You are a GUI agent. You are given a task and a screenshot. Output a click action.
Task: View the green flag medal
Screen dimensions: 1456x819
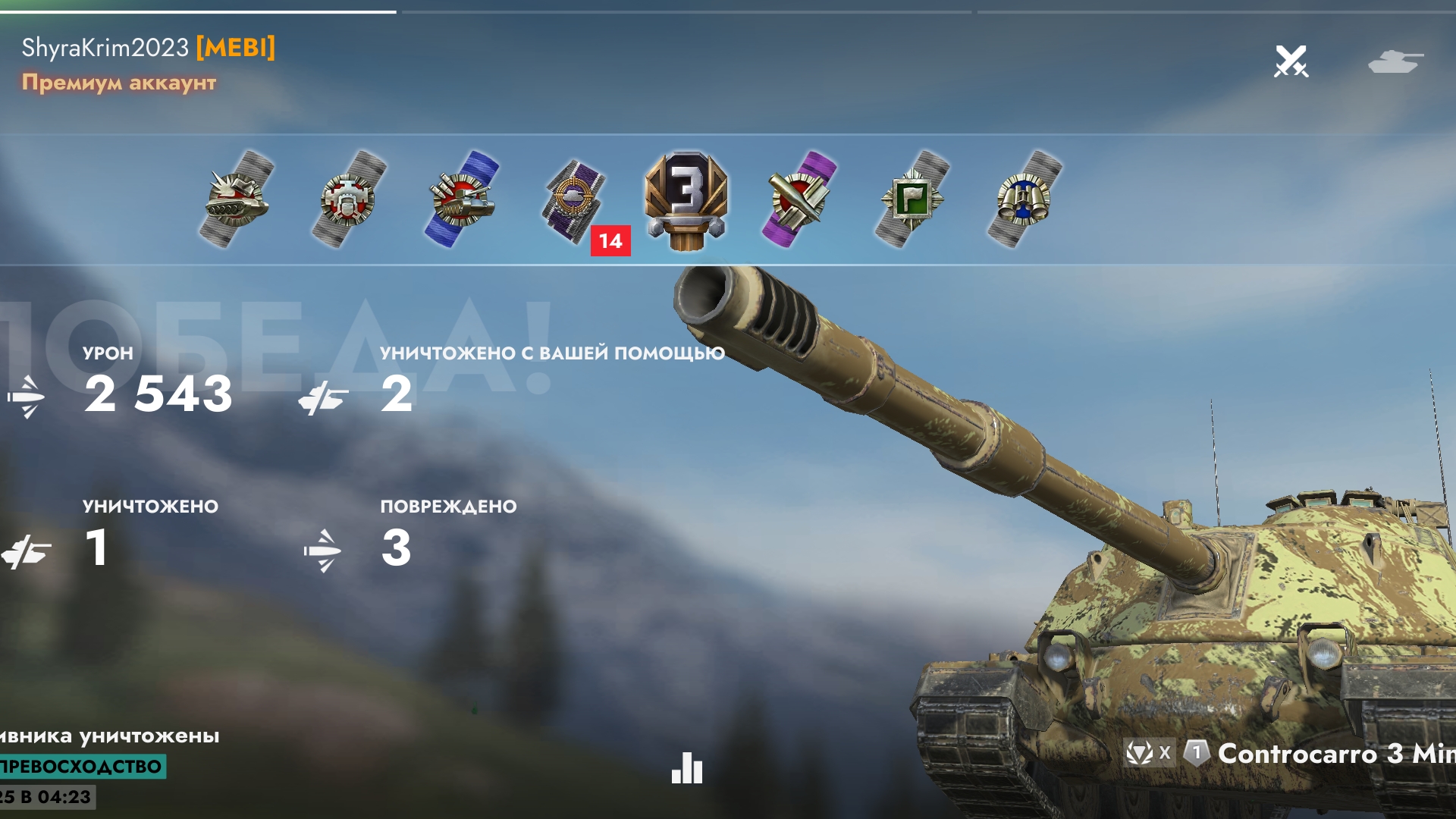coord(912,199)
